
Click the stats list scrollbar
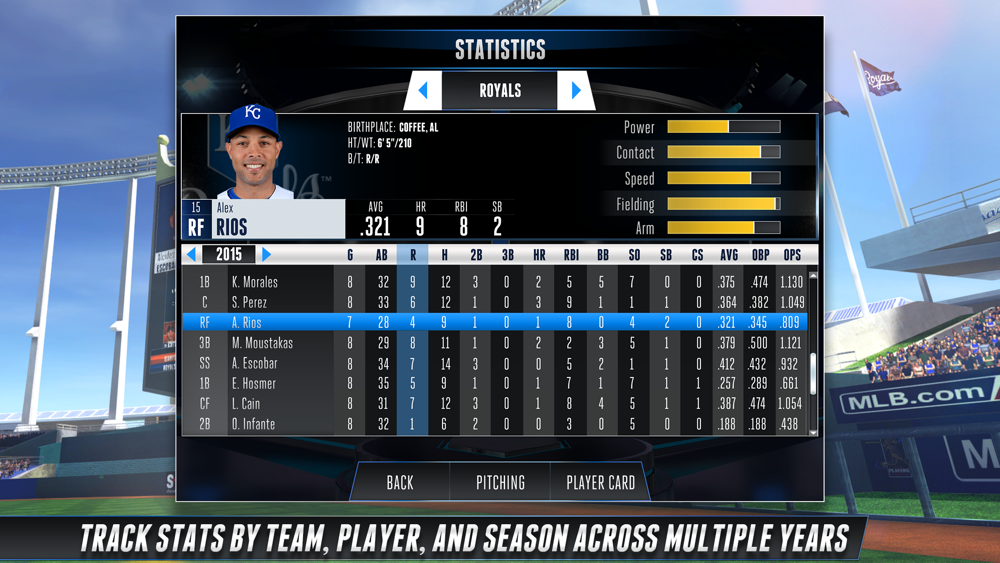814,350
